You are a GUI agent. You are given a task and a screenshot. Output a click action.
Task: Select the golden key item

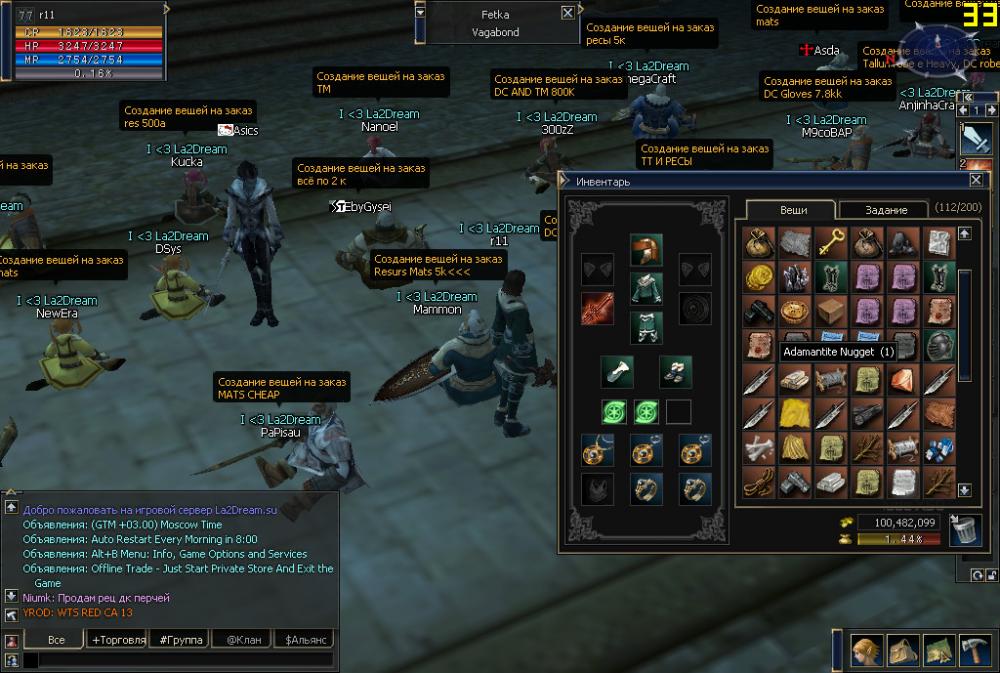pyautogui.click(x=830, y=243)
